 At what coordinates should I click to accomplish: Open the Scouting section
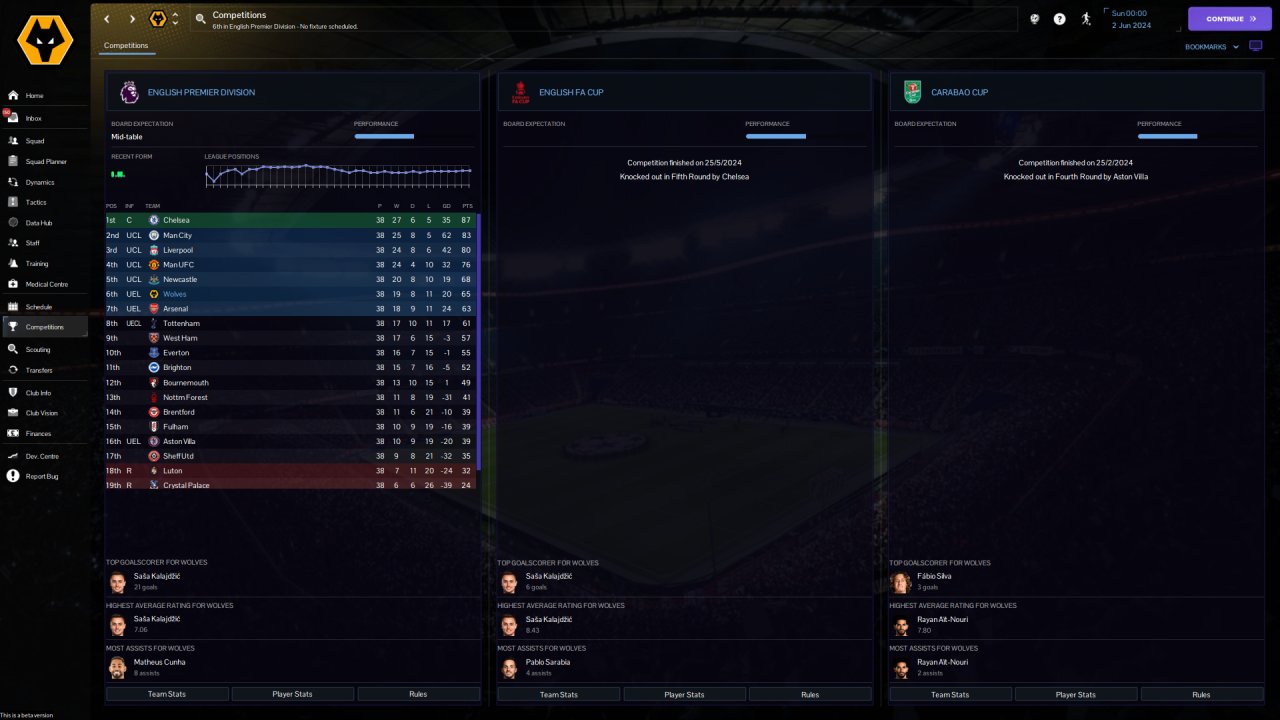coord(38,349)
